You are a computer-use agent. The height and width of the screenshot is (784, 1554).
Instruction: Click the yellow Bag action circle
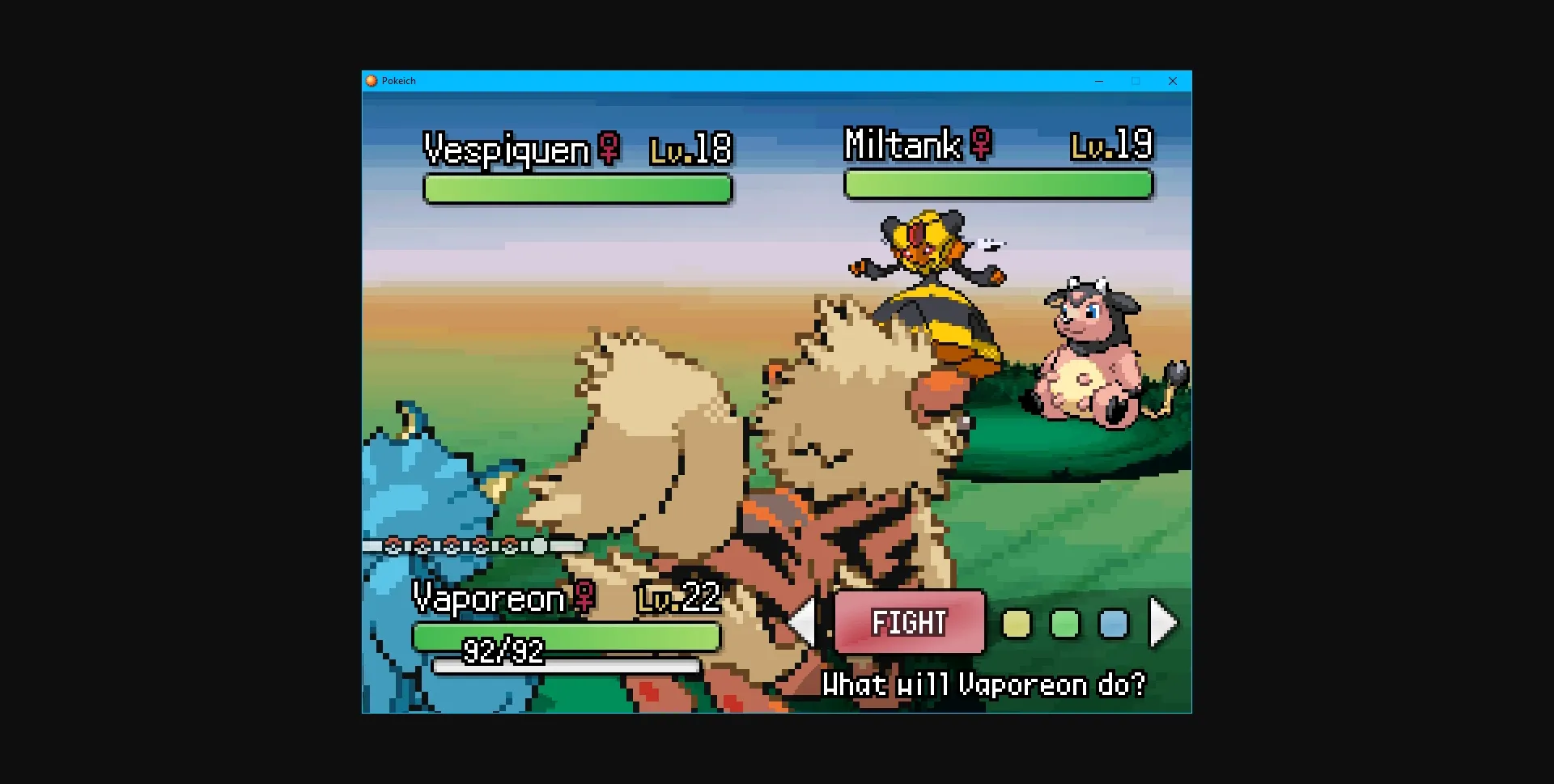(1017, 624)
